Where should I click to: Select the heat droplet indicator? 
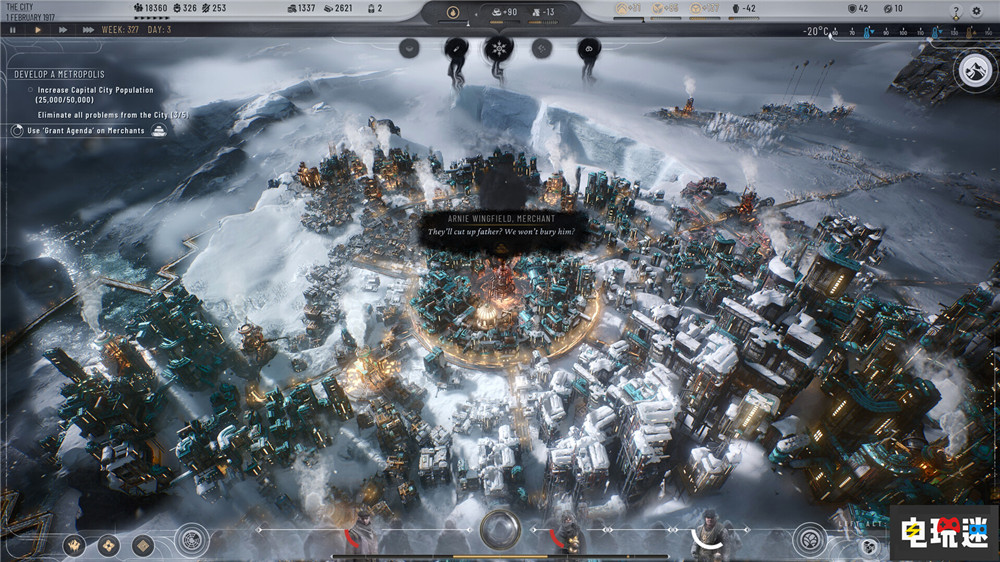450,13
